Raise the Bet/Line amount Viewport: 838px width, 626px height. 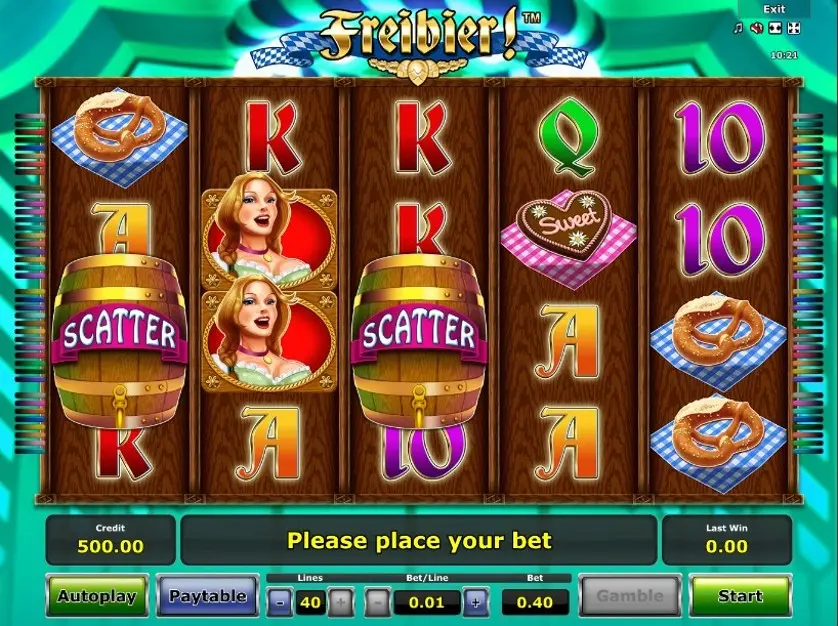(x=476, y=602)
